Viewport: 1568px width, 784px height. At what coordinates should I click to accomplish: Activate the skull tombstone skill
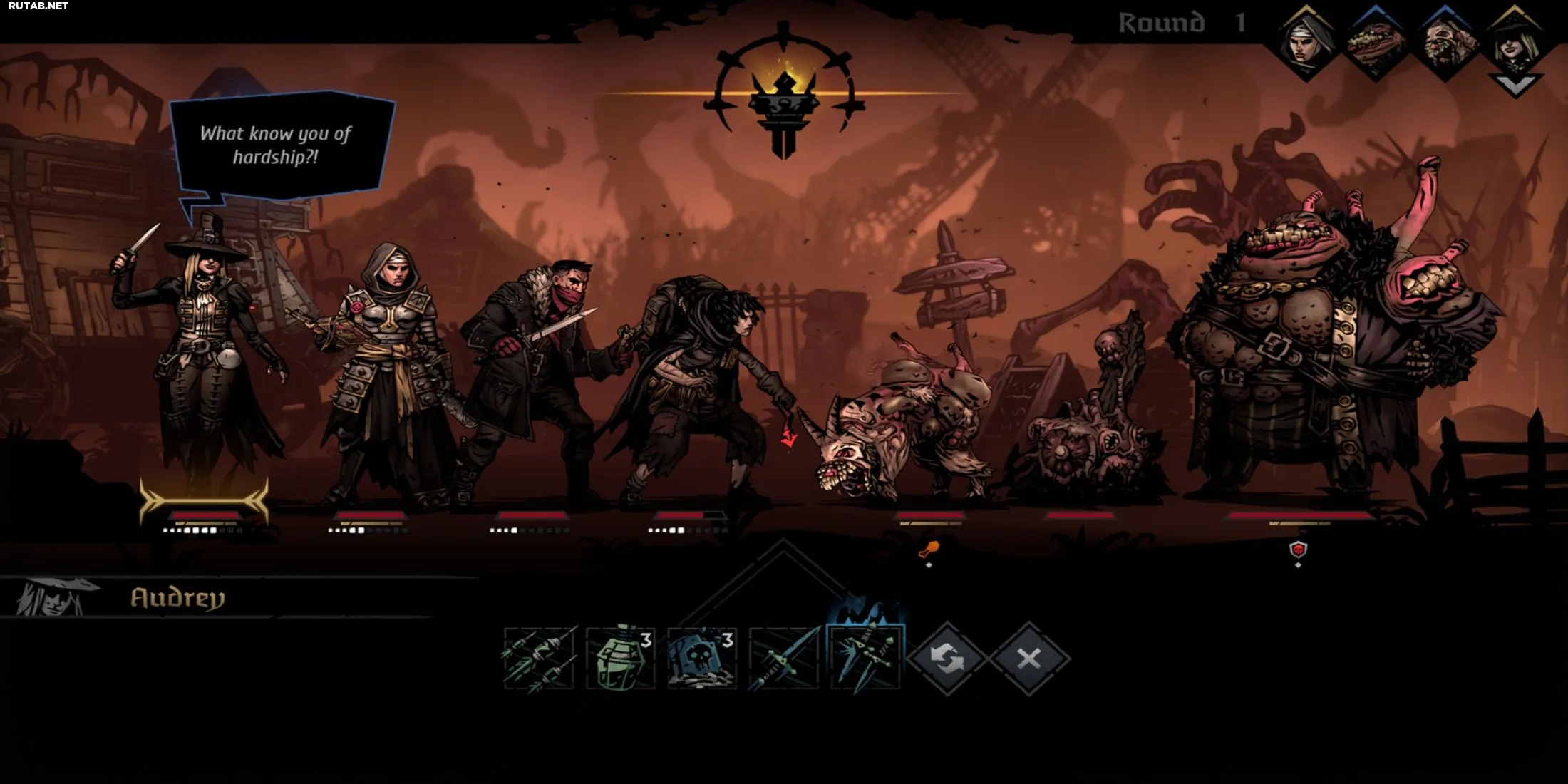pyautogui.click(x=702, y=659)
